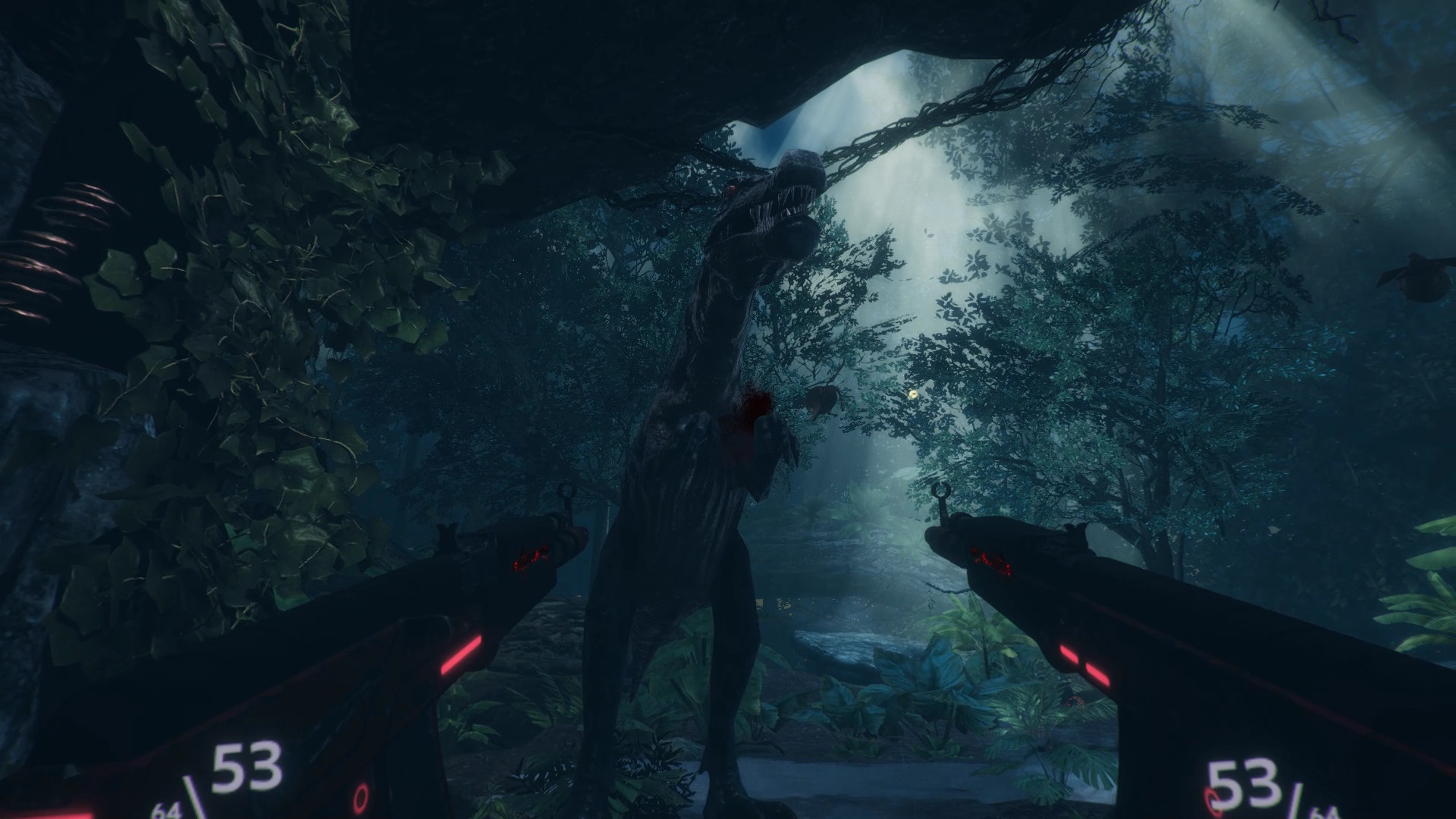Click the glowing yellow orb in the distance
Image resolution: width=1456 pixels, height=819 pixels.
(912, 394)
